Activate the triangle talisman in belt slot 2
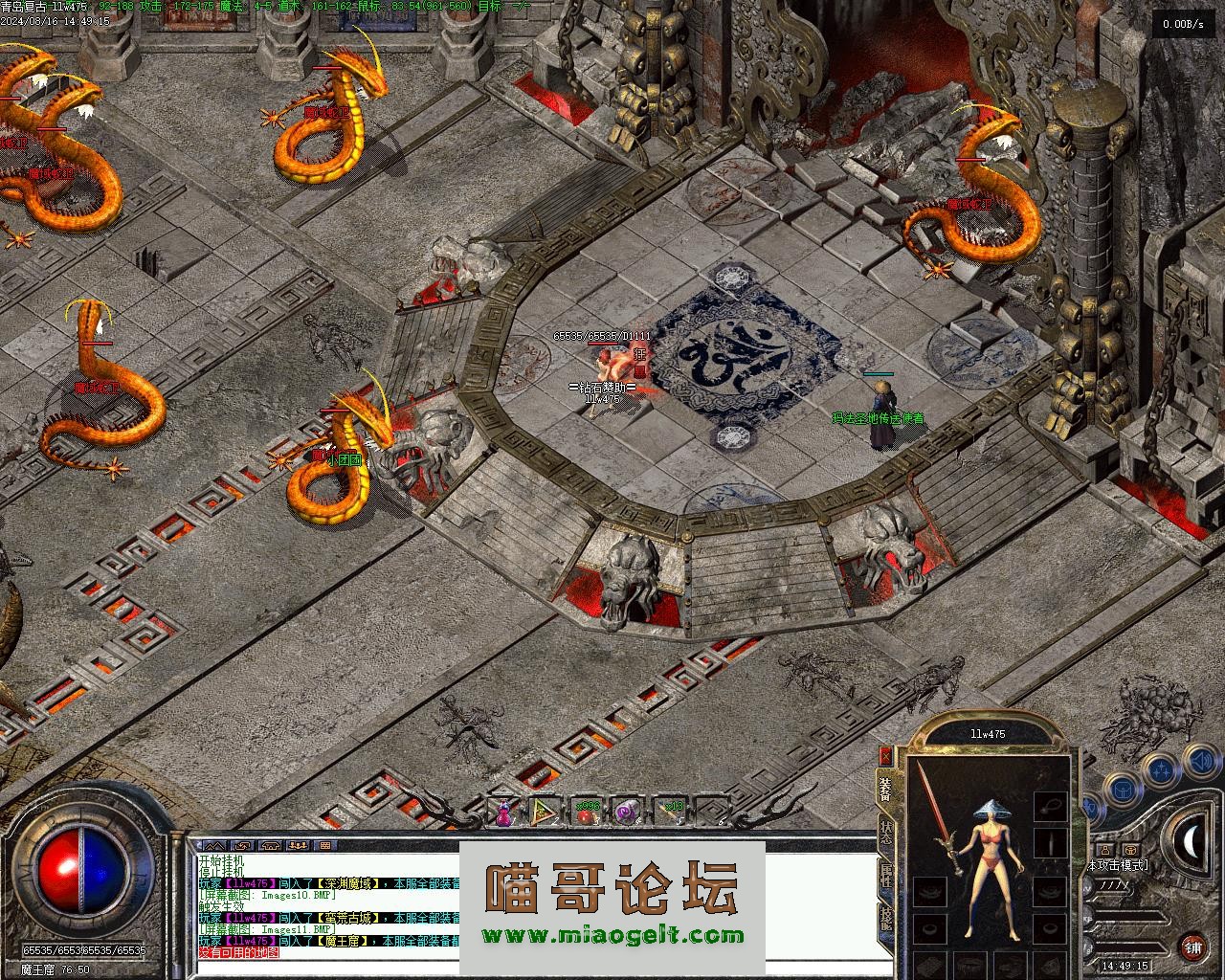Screen dimensions: 1225x980 click(543, 813)
